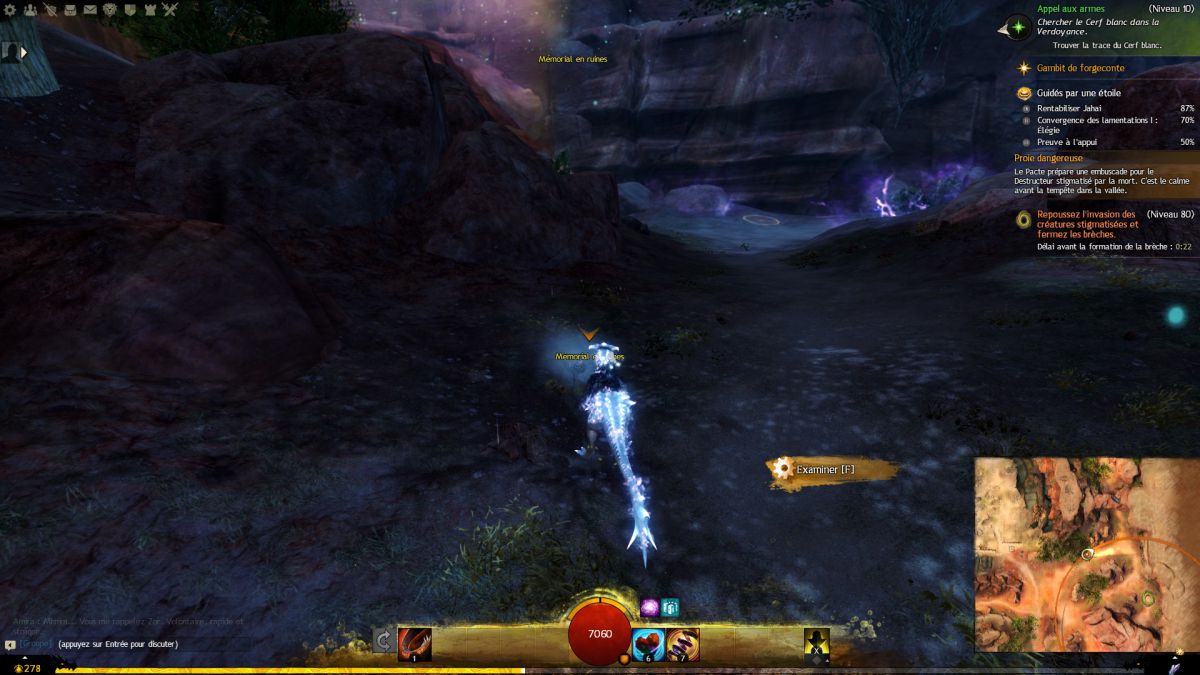Click the minimap
The height and width of the screenshot is (675, 1200).
pos(1085,555)
